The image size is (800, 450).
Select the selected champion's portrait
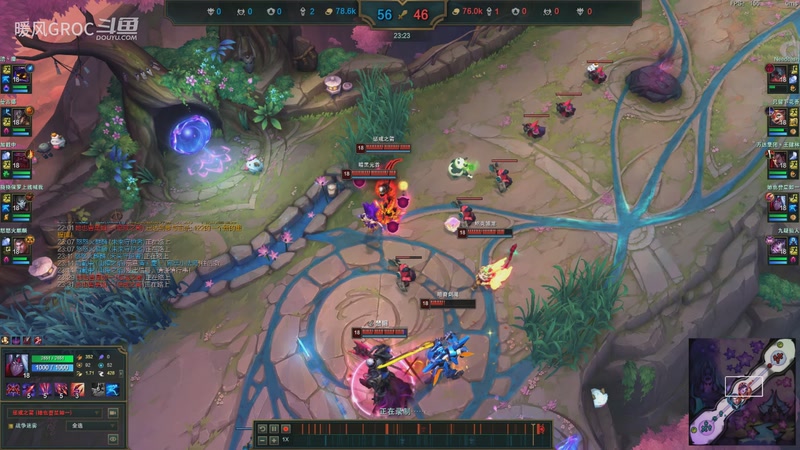pos(17,366)
